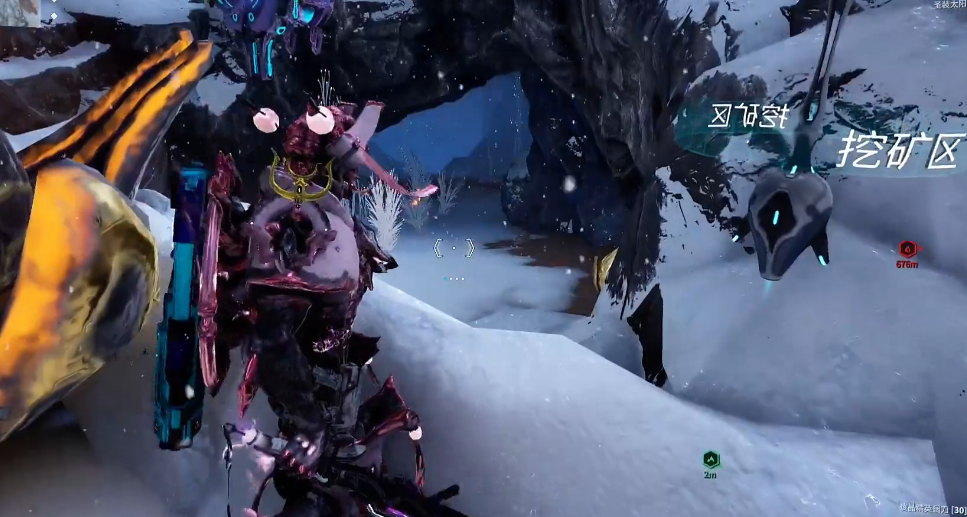This screenshot has height=517, width=967.
Task: Select the green waypoint marker showing 2m
Action: coord(711,460)
